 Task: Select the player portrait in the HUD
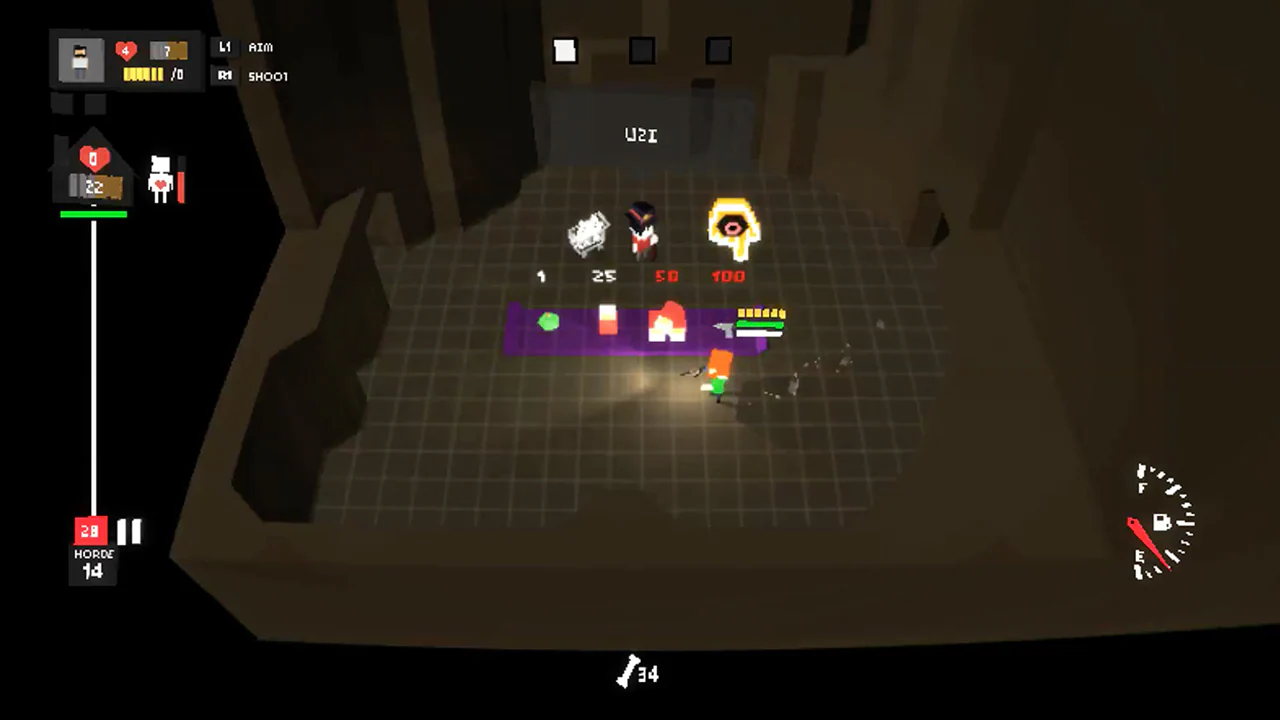point(80,60)
